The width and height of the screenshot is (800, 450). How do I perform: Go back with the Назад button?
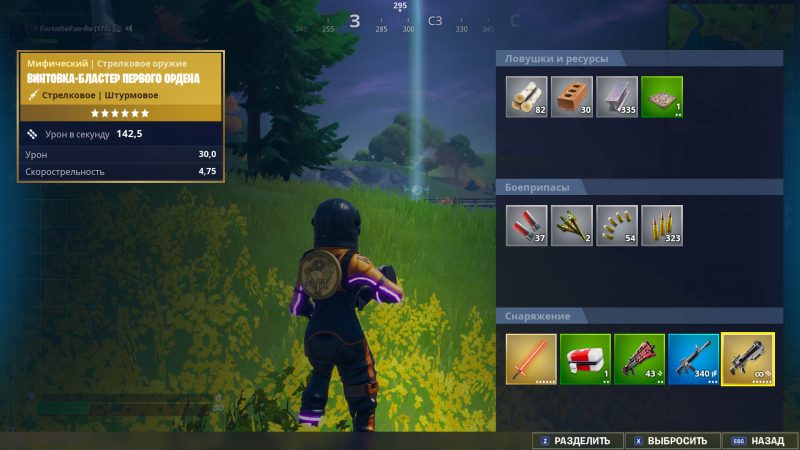759,440
